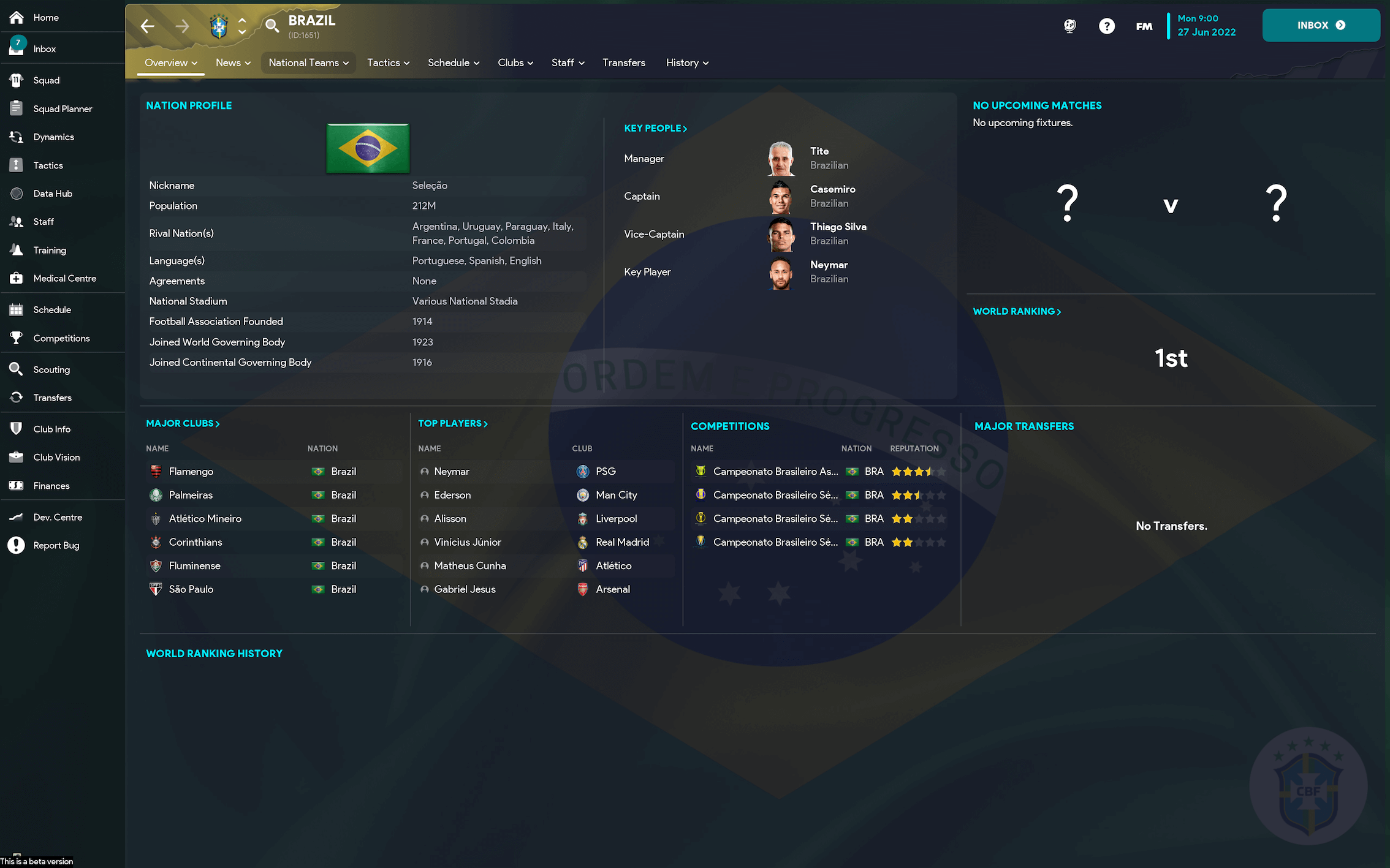Open Scouting via the magnifier sidebar icon
Screen dimensions: 1390x868
point(17,369)
